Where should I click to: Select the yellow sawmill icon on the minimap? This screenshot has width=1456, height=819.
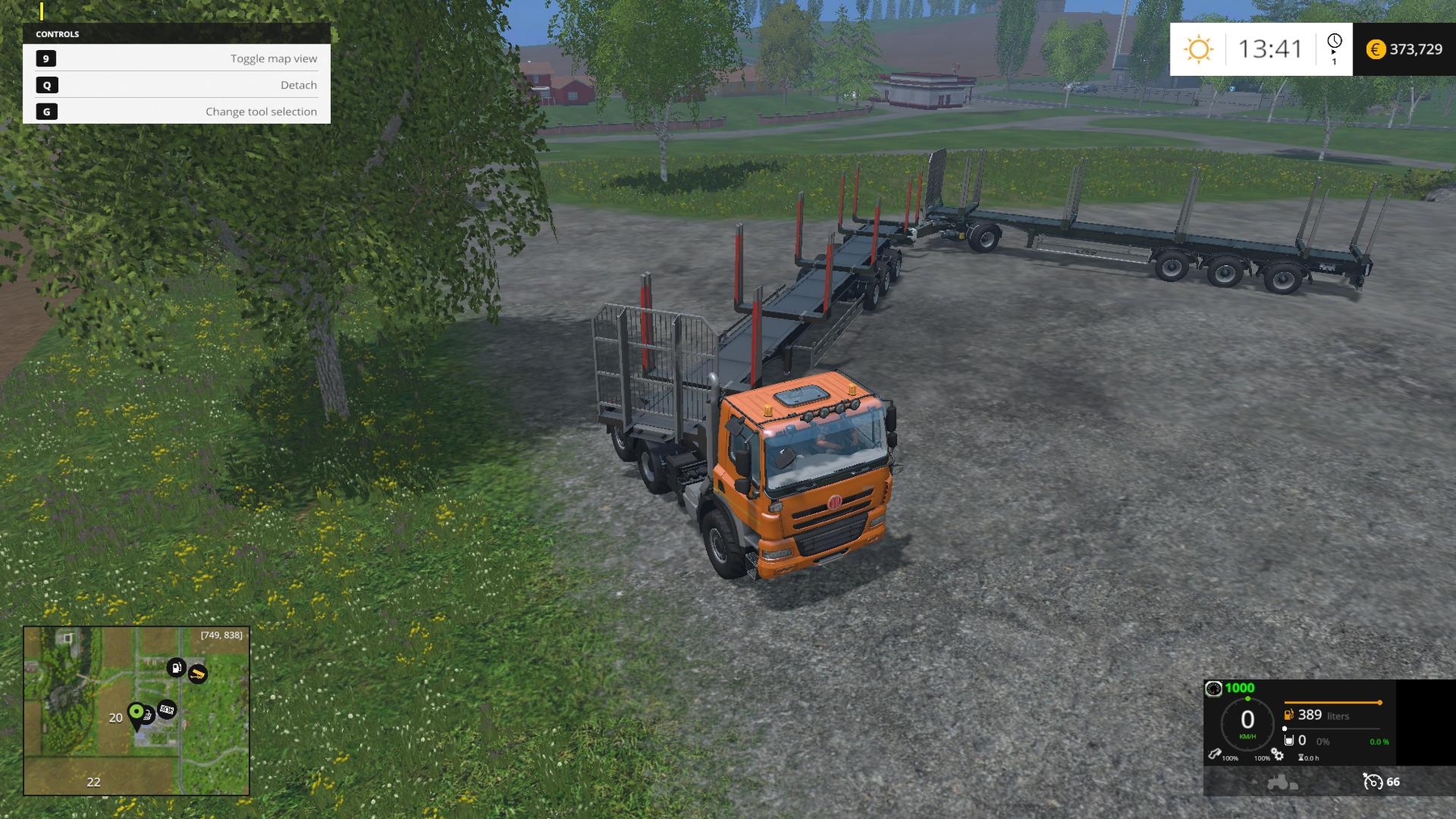[x=198, y=673]
